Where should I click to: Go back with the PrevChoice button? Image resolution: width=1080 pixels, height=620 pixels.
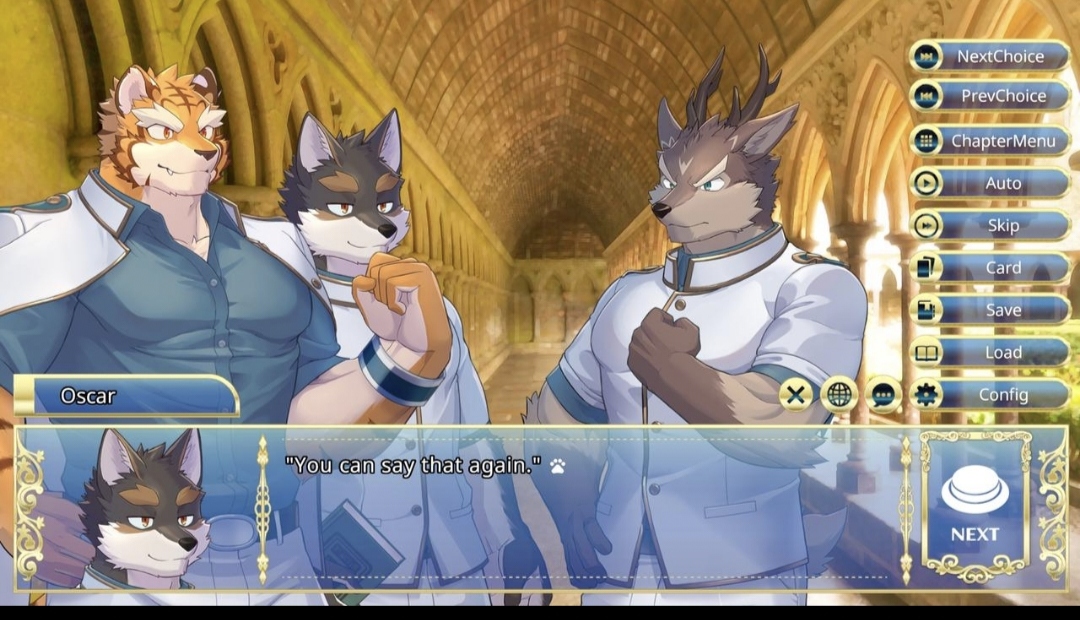[990, 96]
